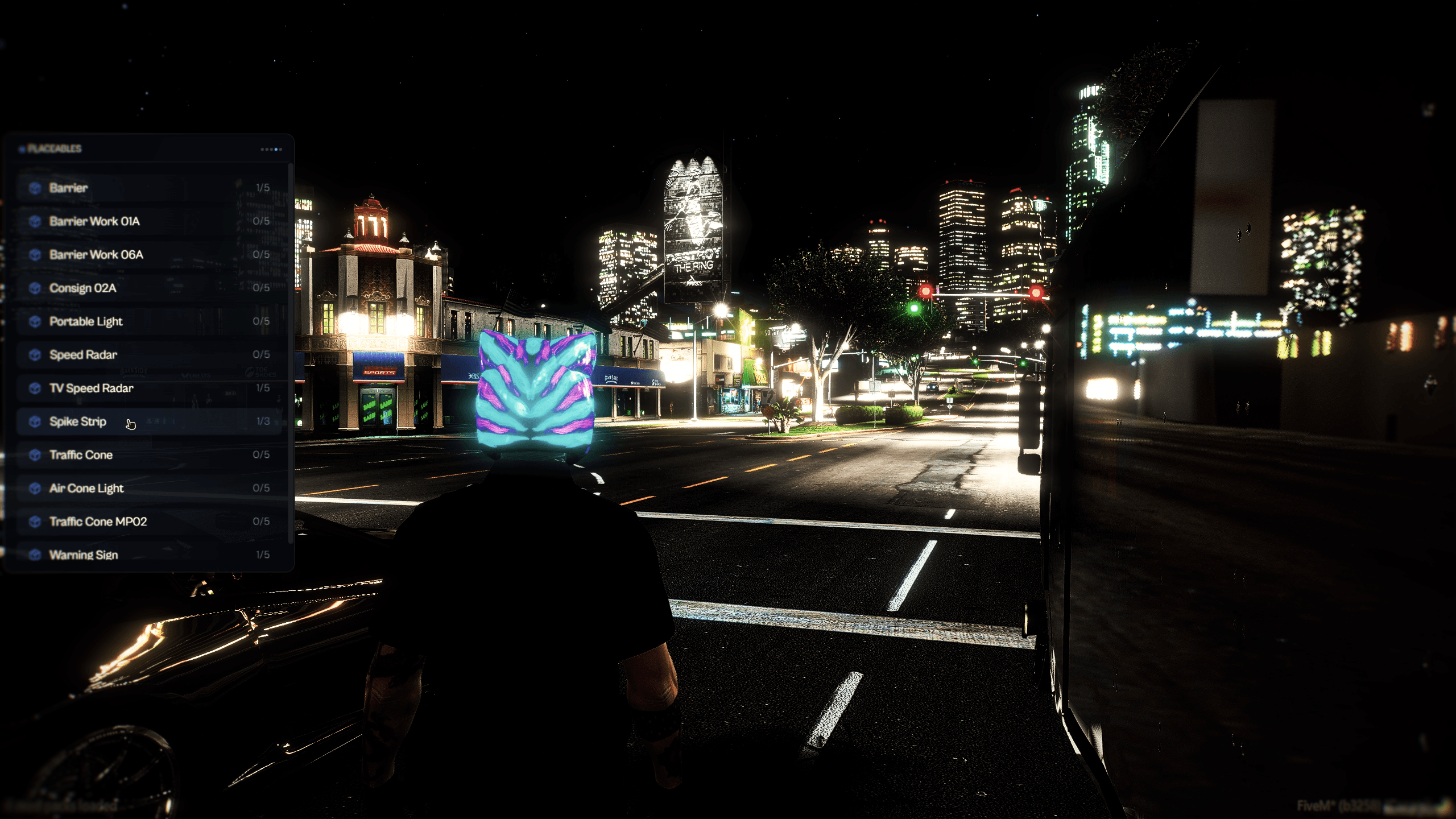Click the Barrier Work 01A cube icon
The width and height of the screenshot is (1456, 819).
click(x=35, y=221)
